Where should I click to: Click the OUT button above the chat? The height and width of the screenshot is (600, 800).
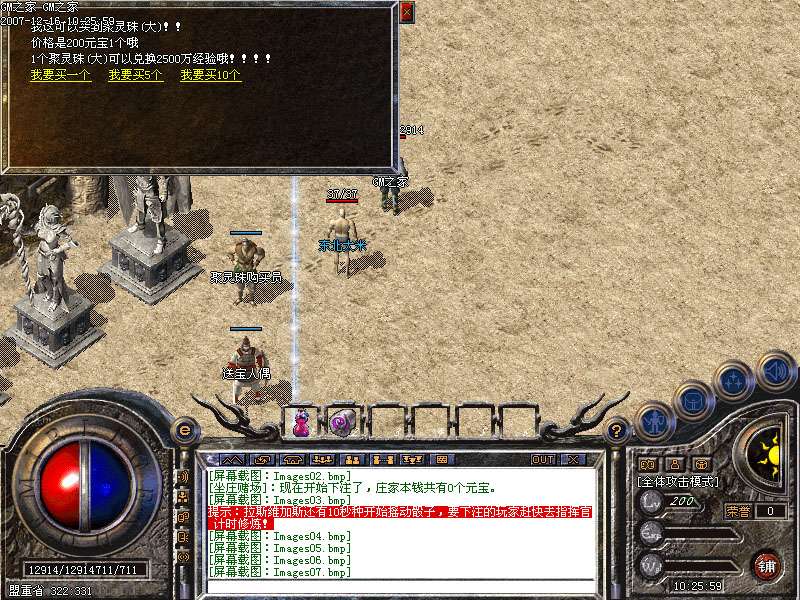click(543, 460)
